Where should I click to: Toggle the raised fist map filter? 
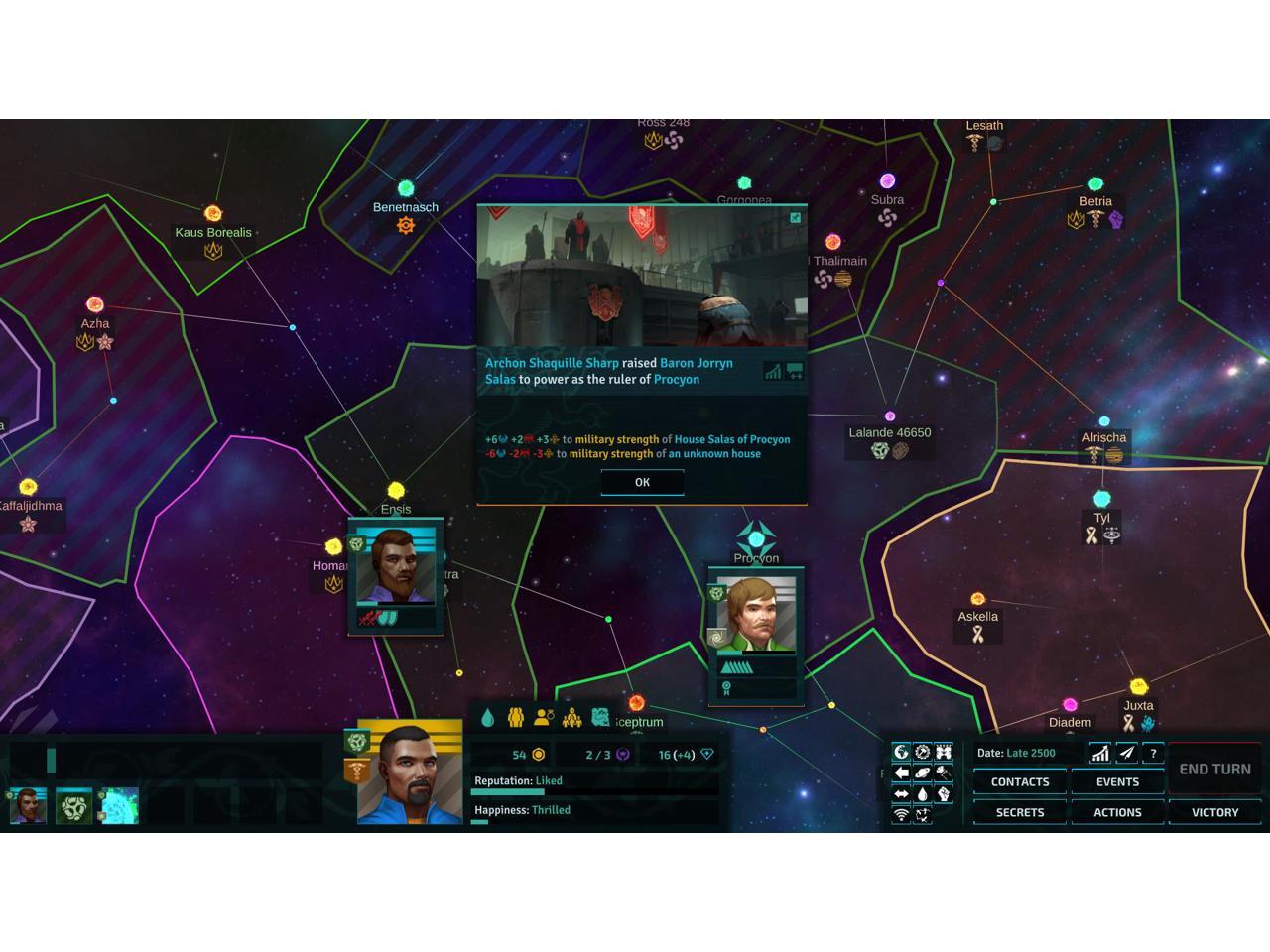[944, 794]
